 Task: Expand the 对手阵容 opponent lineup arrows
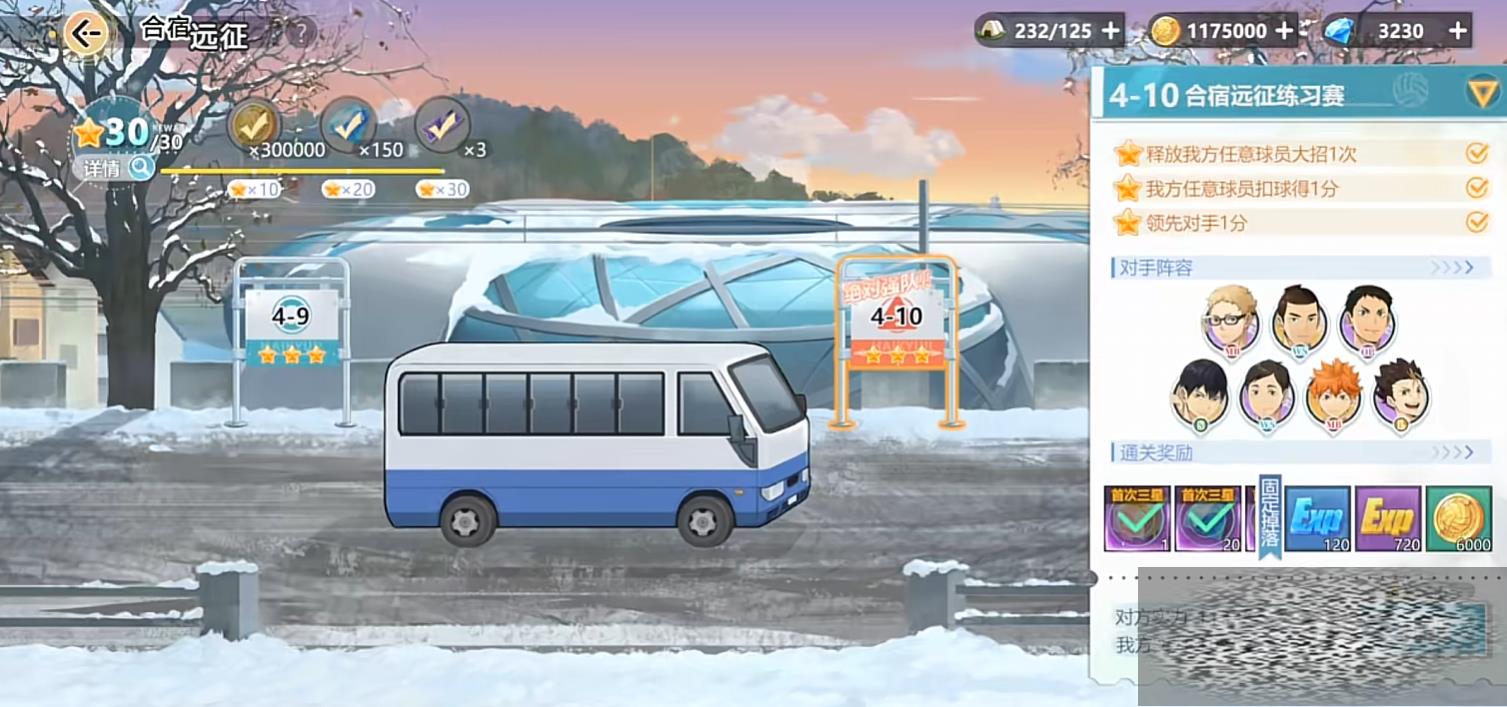click(1452, 268)
